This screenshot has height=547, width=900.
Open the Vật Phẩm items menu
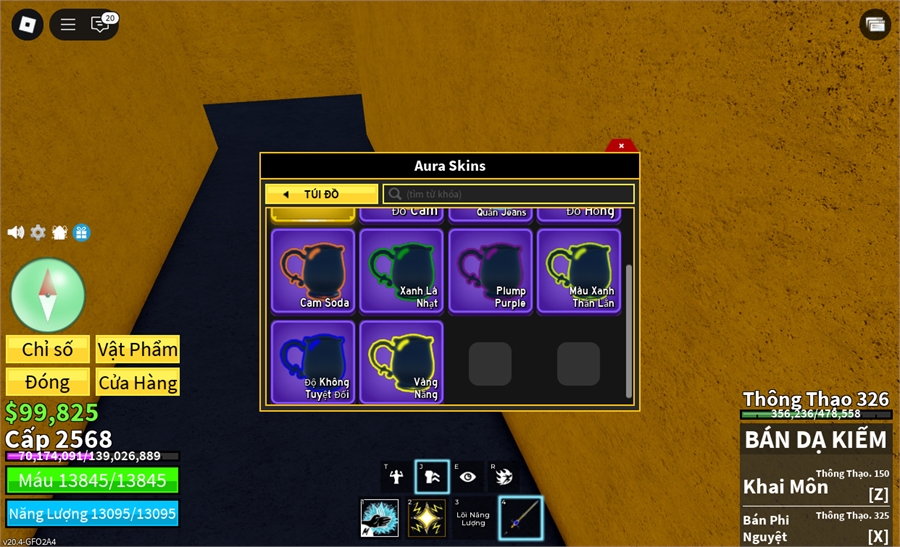pos(138,349)
